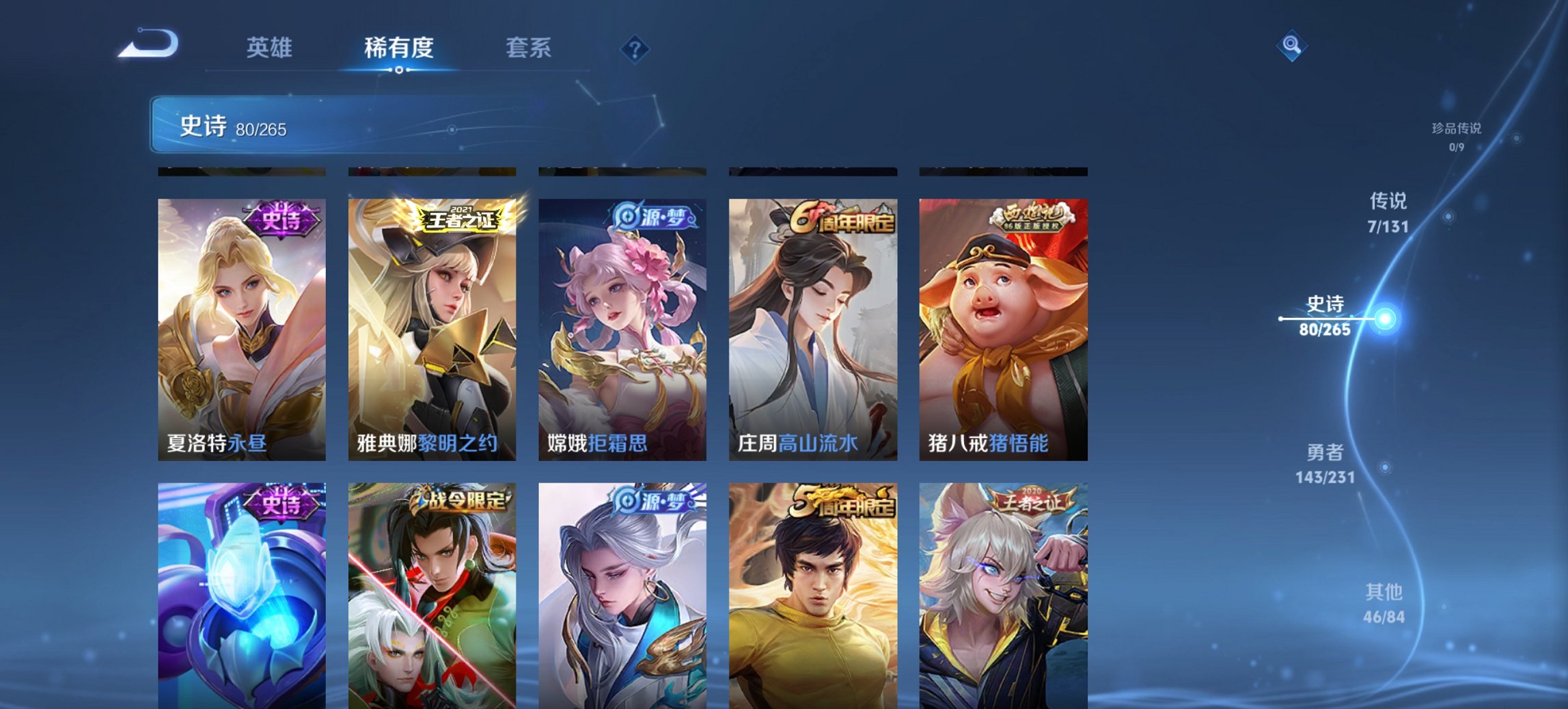Click the back arrow icon

point(147,44)
